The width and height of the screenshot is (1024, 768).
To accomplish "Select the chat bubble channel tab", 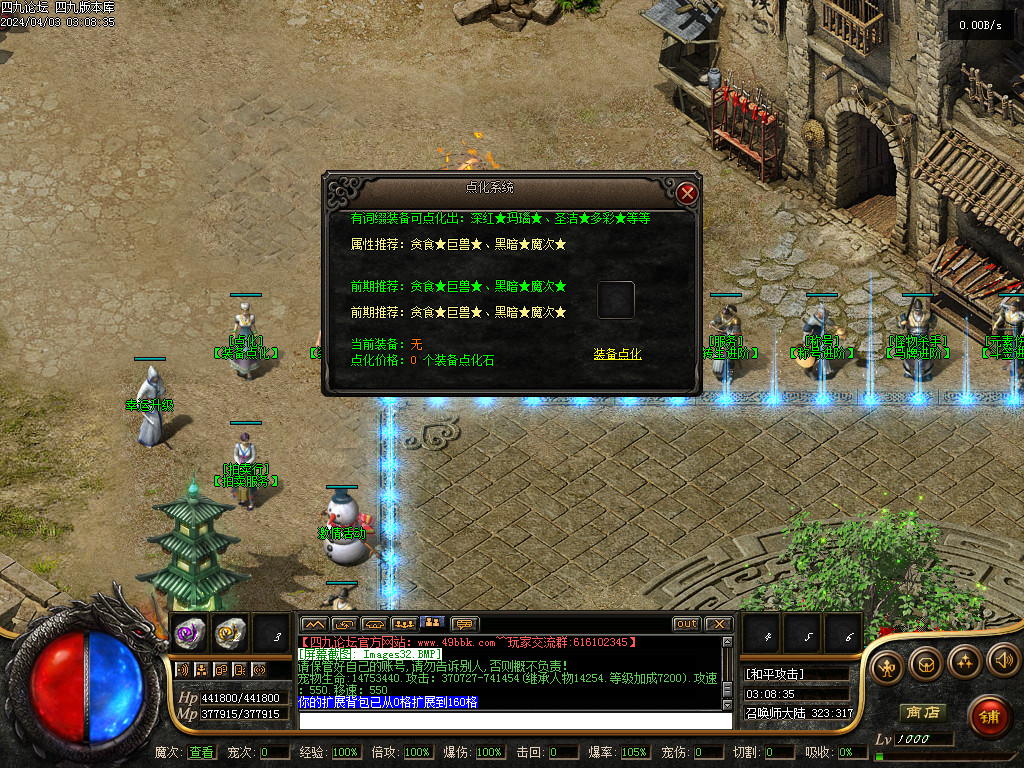I will [465, 624].
